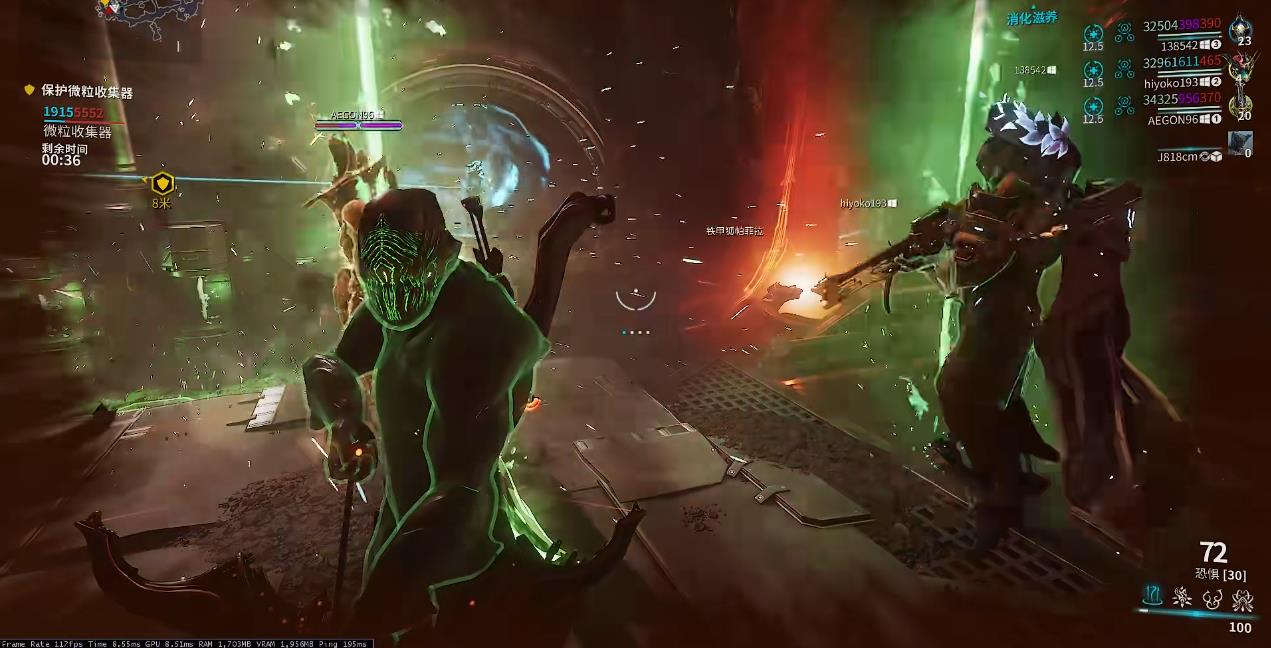Click the 消化滋养 buff label
This screenshot has height=648, width=1271.
[1032, 18]
